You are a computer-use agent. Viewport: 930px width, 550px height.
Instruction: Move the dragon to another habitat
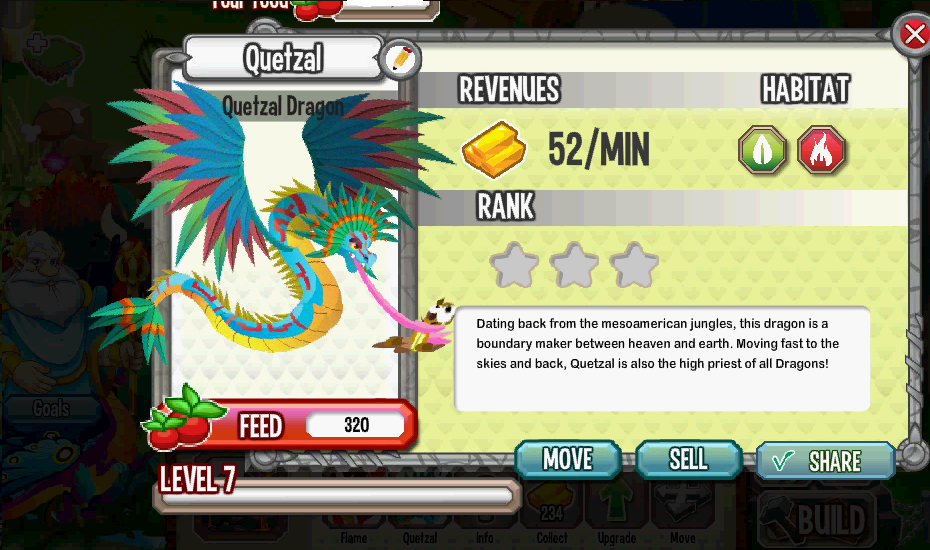click(568, 459)
